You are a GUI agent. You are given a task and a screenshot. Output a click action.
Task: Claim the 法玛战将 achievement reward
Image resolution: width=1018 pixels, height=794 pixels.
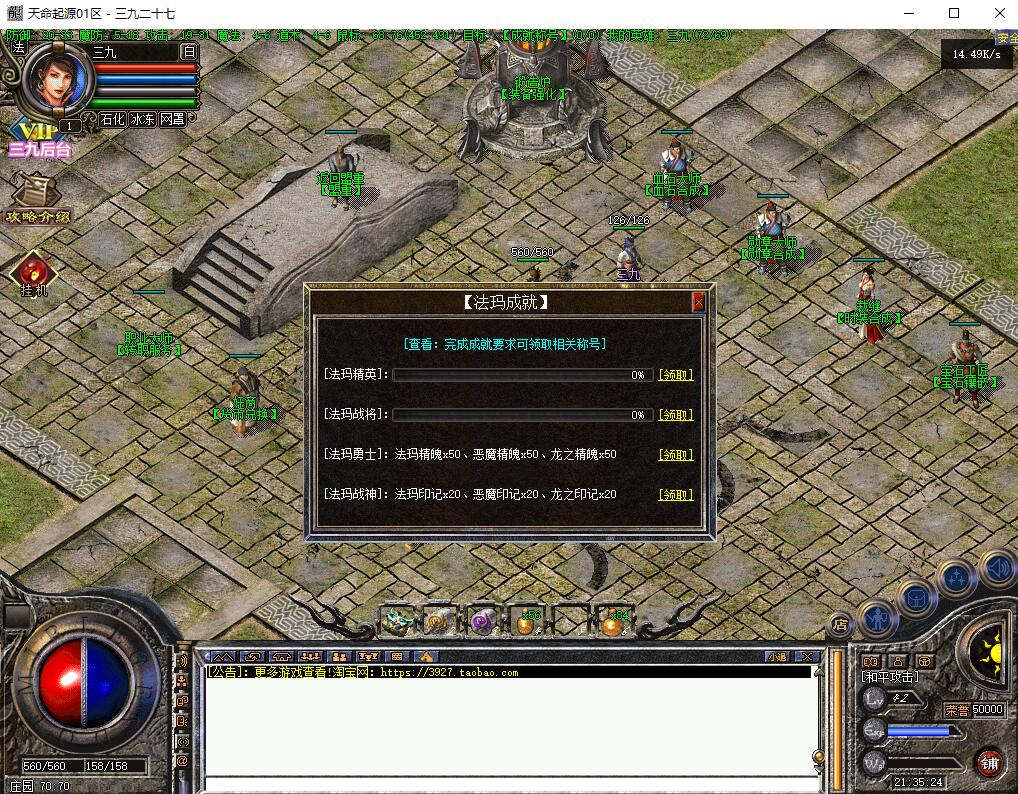675,415
